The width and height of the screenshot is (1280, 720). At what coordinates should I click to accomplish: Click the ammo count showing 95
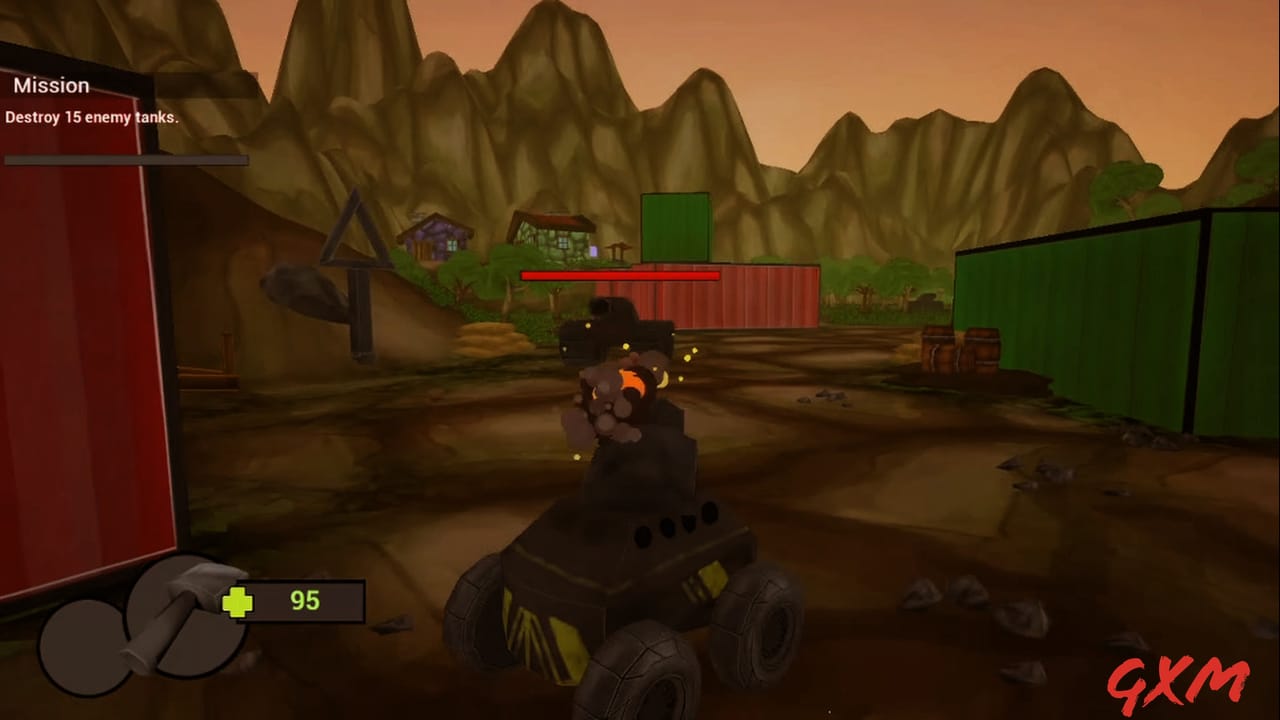(x=305, y=601)
